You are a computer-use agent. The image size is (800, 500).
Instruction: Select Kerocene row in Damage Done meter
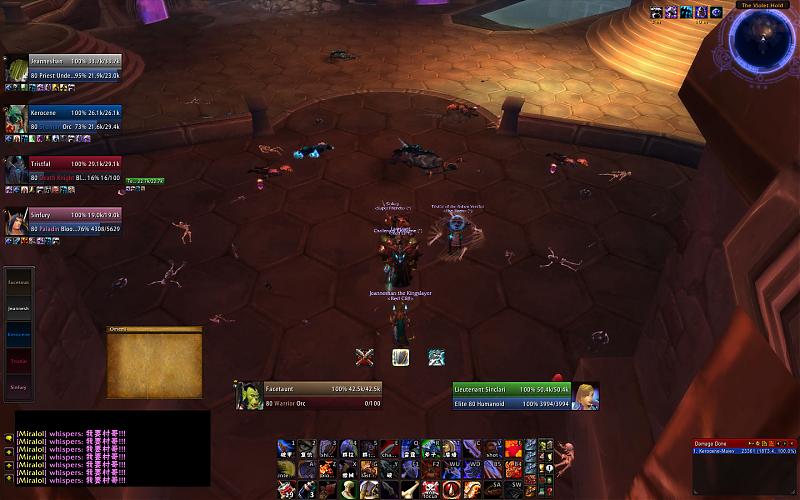744,451
